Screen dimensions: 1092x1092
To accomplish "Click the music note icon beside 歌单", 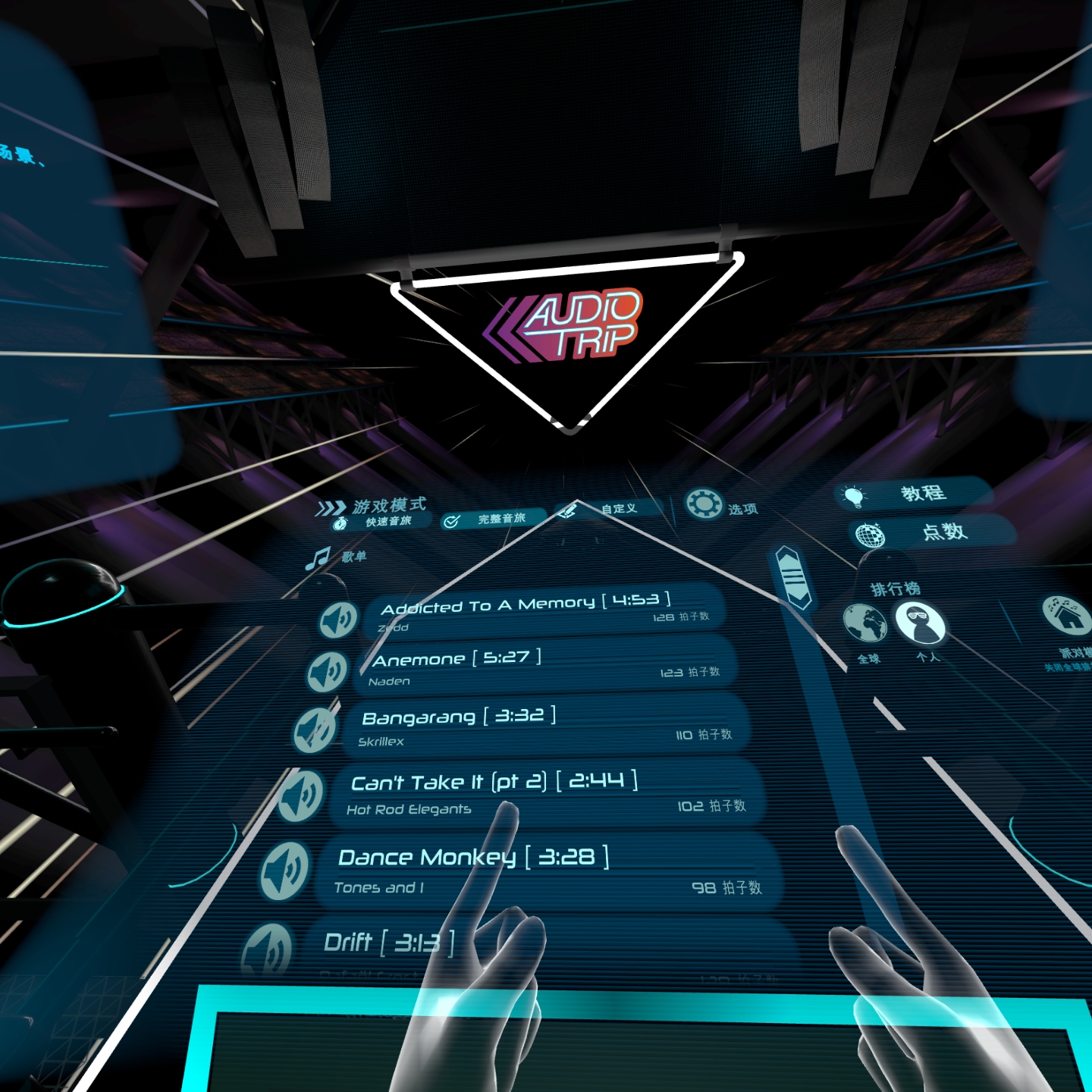I will coord(318,557).
